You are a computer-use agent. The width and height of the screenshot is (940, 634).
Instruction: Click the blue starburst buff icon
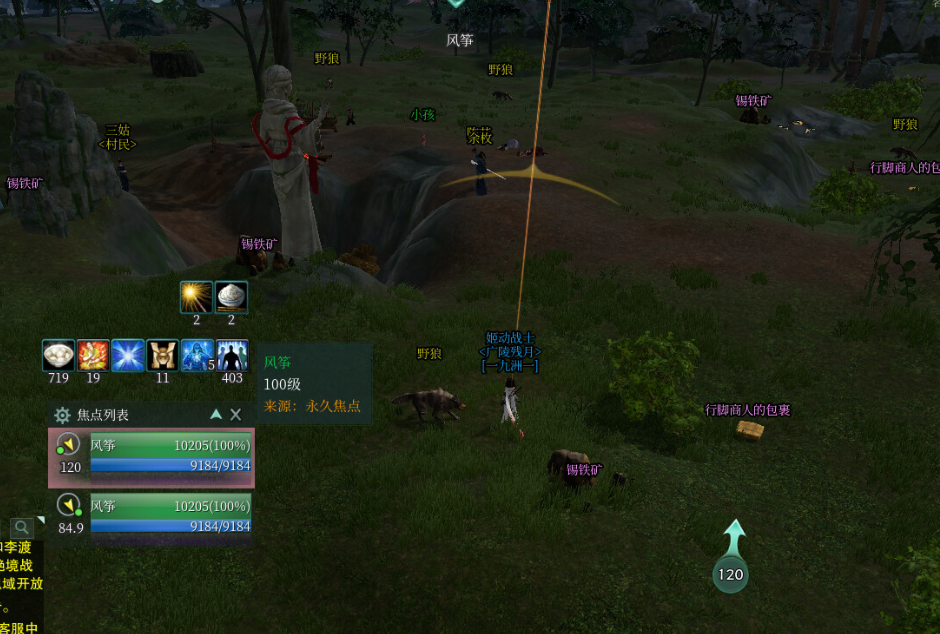coord(128,356)
